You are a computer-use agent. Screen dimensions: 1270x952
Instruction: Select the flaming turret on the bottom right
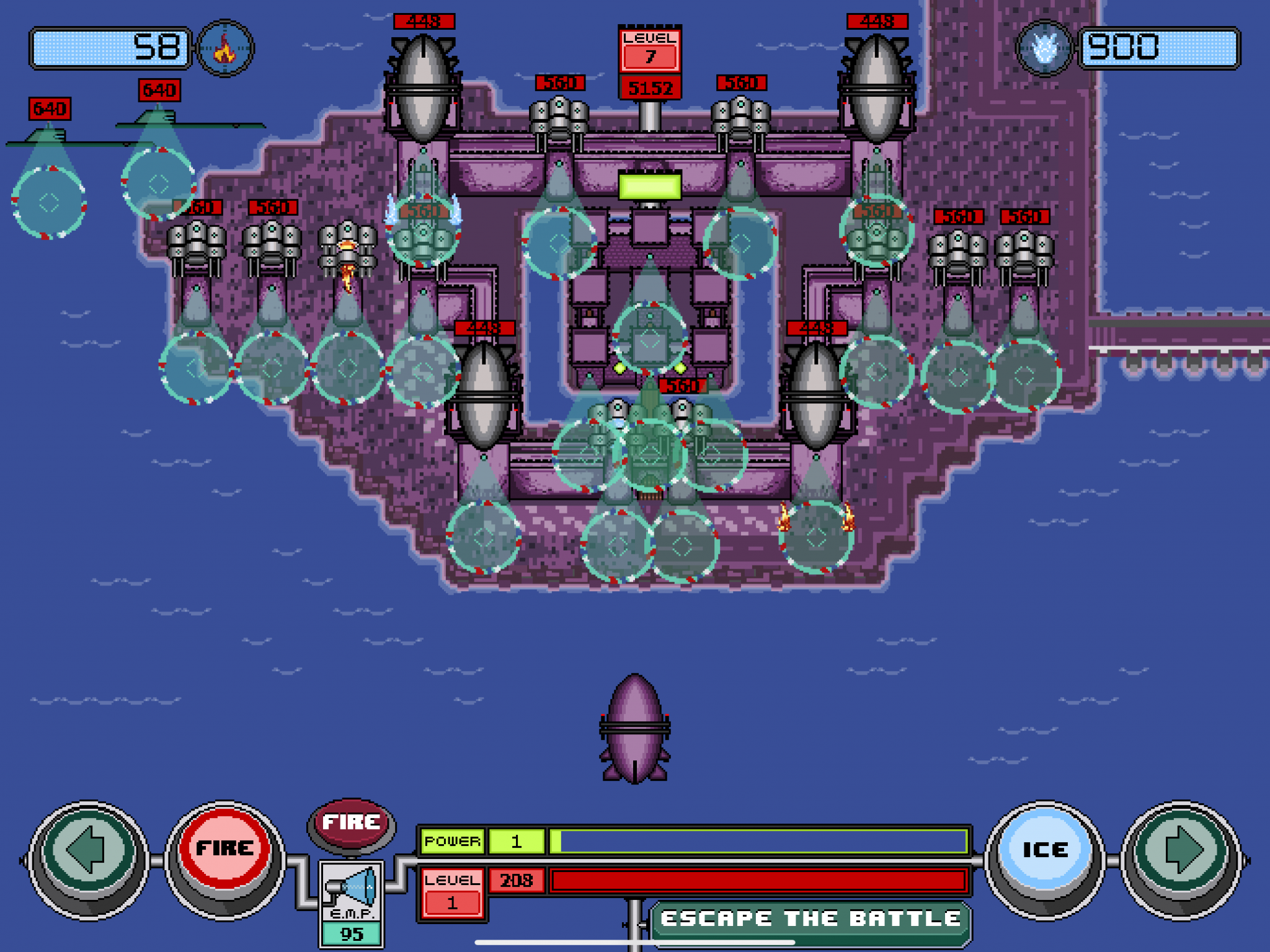[x=819, y=540]
